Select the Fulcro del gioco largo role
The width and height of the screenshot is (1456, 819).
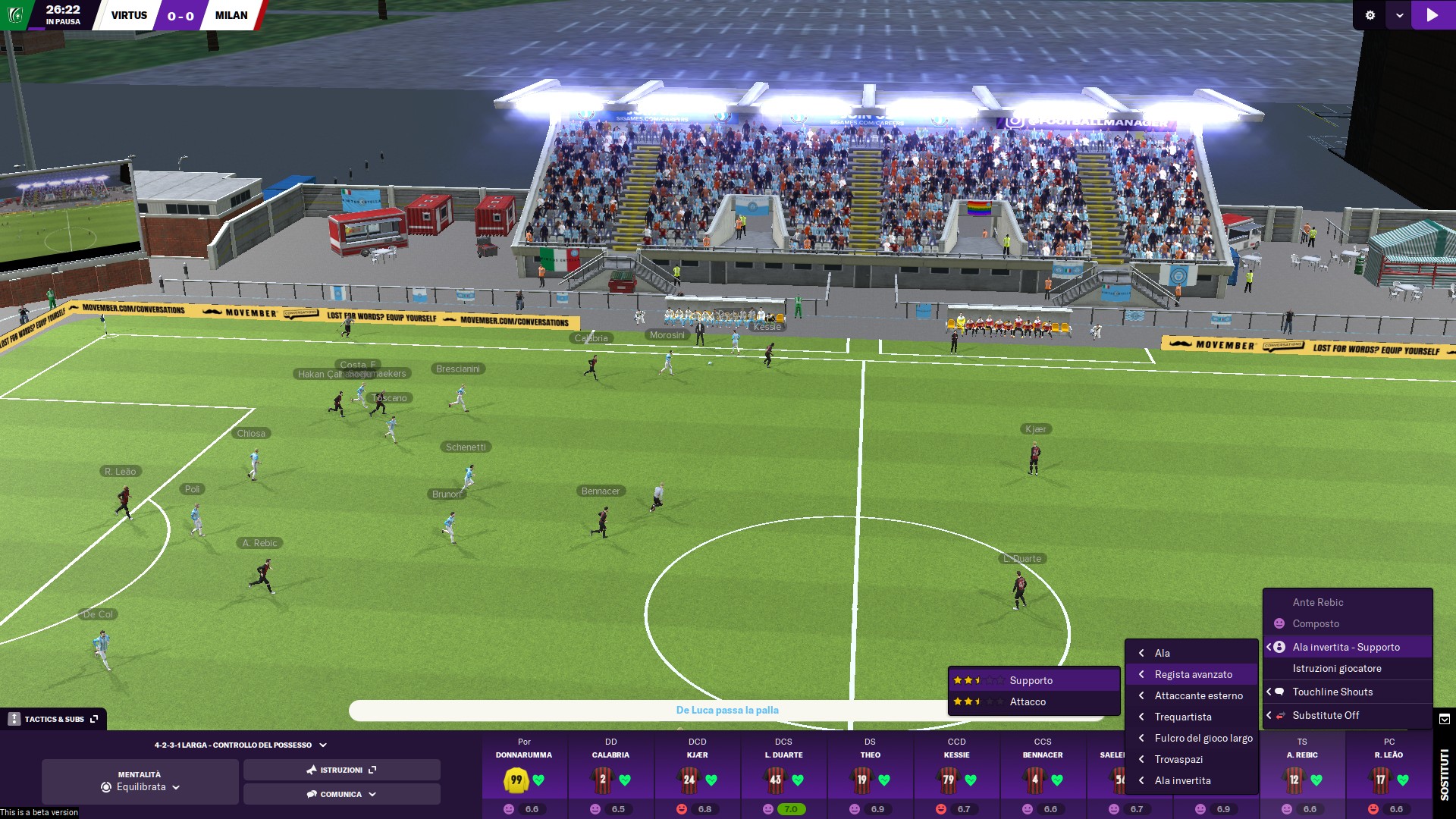1203,738
